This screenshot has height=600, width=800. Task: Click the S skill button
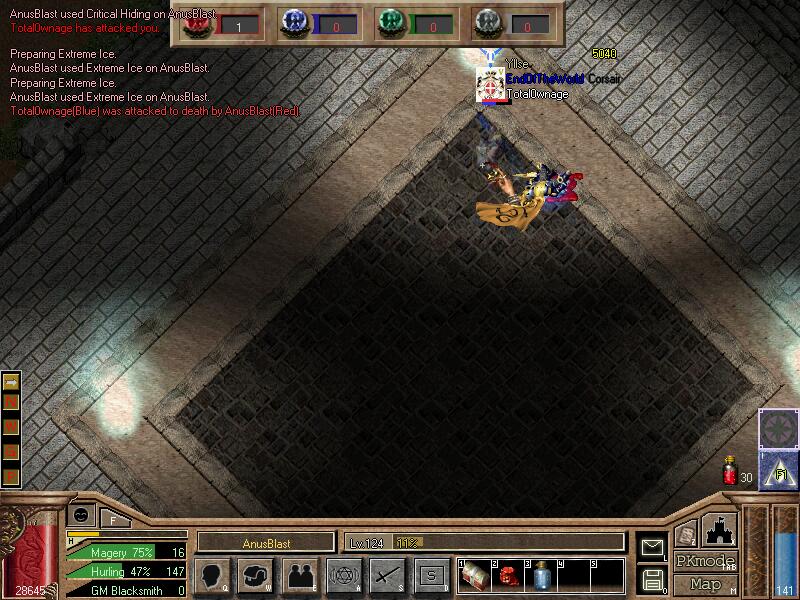(431, 575)
